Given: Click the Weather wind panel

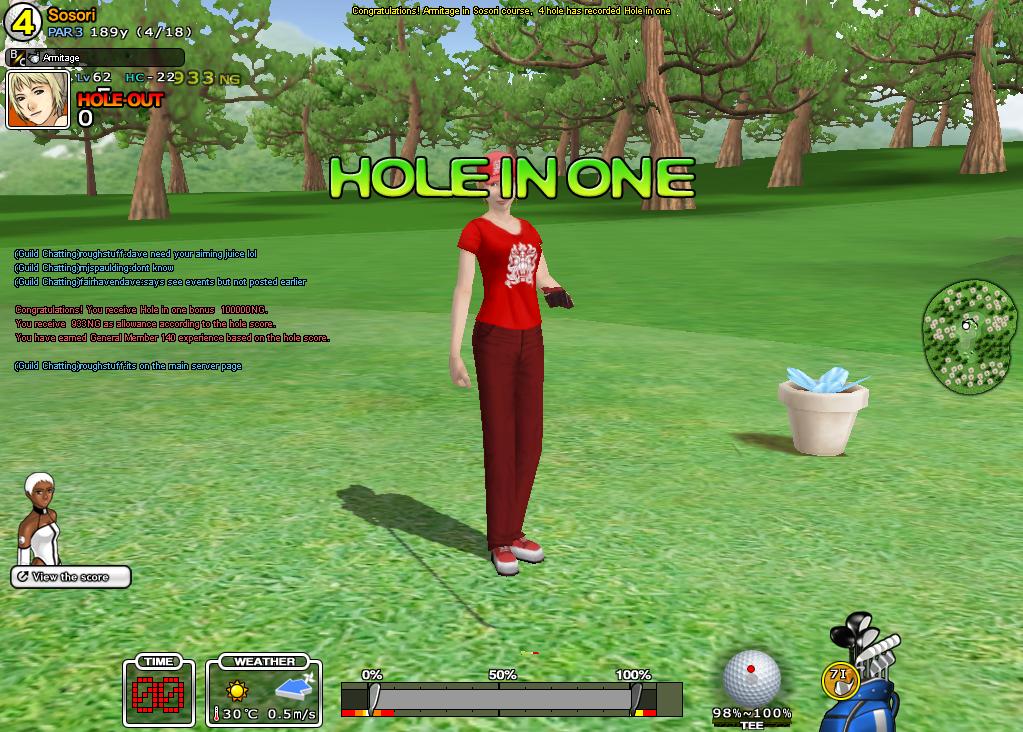Looking at the screenshot, I should [264, 691].
